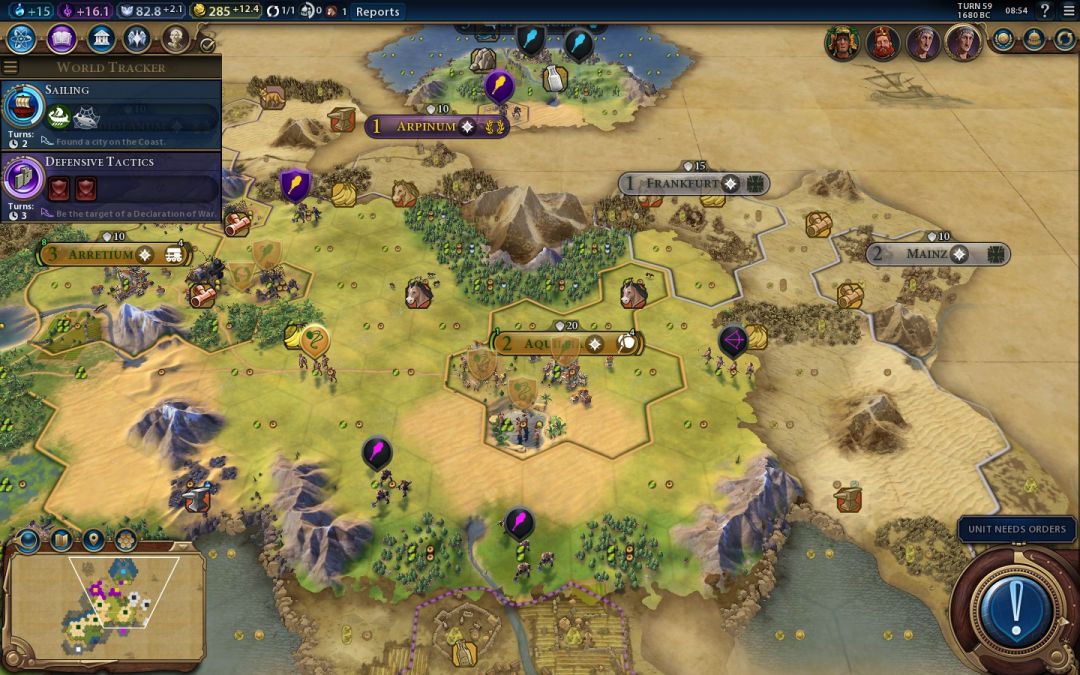Image resolution: width=1080 pixels, height=675 pixels.
Task: Click the Unit Needs Orders action button
Action: 1016,605
